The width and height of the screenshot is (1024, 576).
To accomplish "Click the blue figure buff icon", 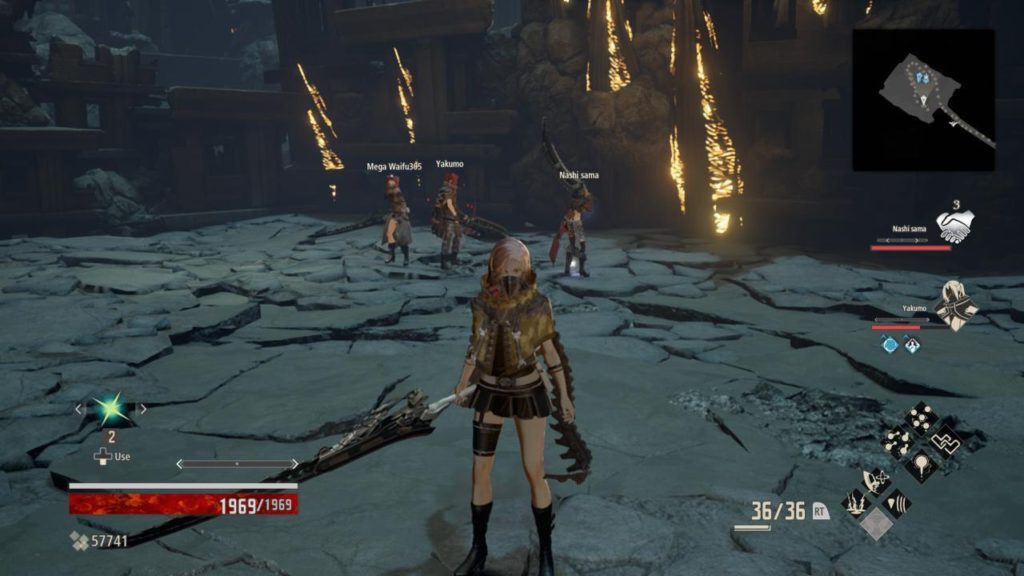I will click(x=912, y=344).
